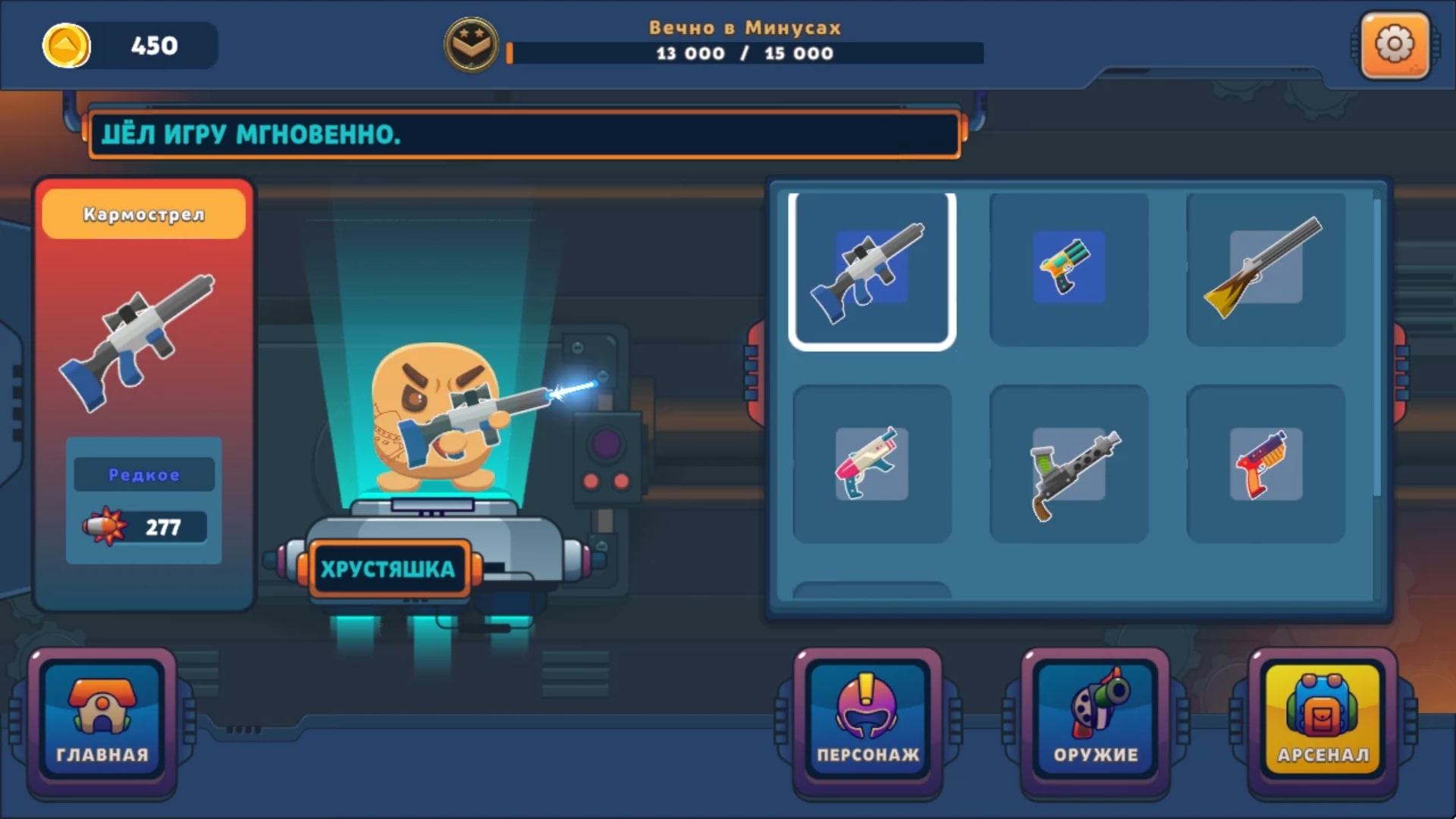Click the Хрустяшка character name plate
Image resolution: width=1456 pixels, height=819 pixels.
coord(388,569)
